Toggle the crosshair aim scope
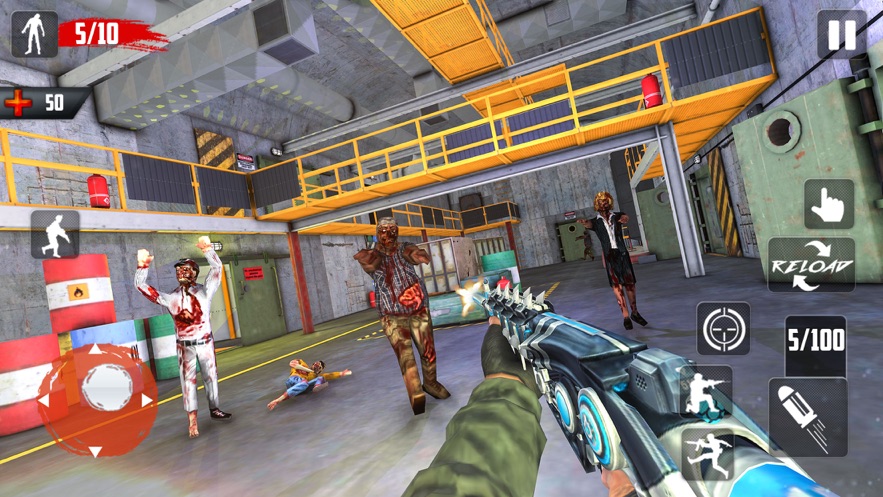This screenshot has height=497, width=883. coord(723,329)
